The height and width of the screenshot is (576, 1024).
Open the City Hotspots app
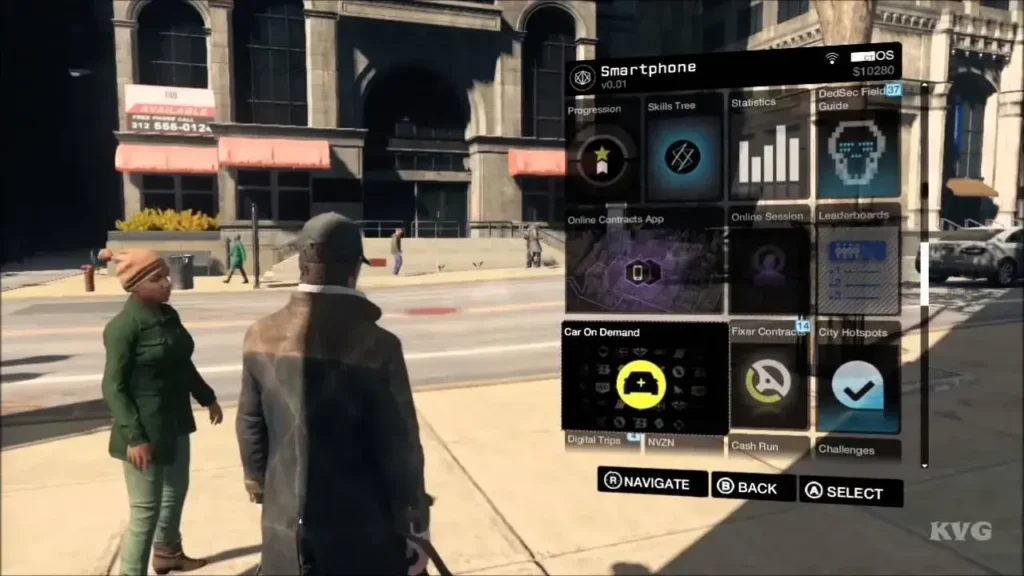pos(858,380)
